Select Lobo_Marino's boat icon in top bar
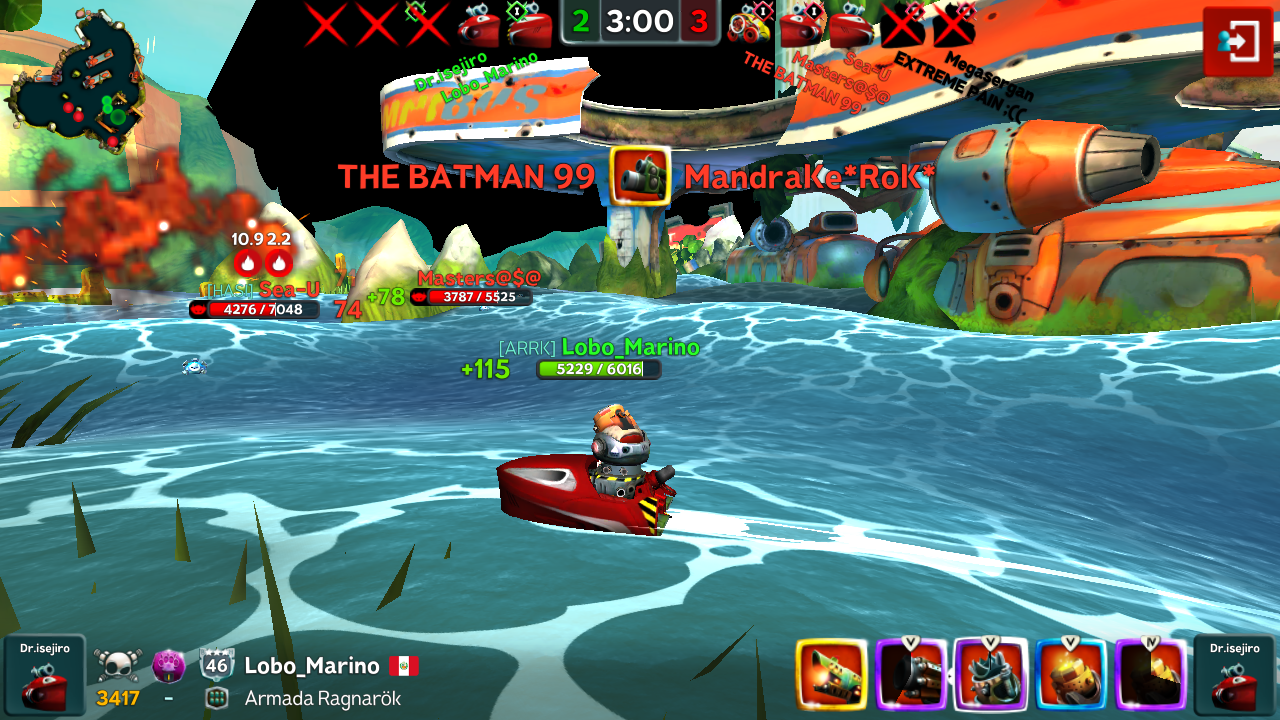This screenshot has height=720, width=1280. click(529, 24)
